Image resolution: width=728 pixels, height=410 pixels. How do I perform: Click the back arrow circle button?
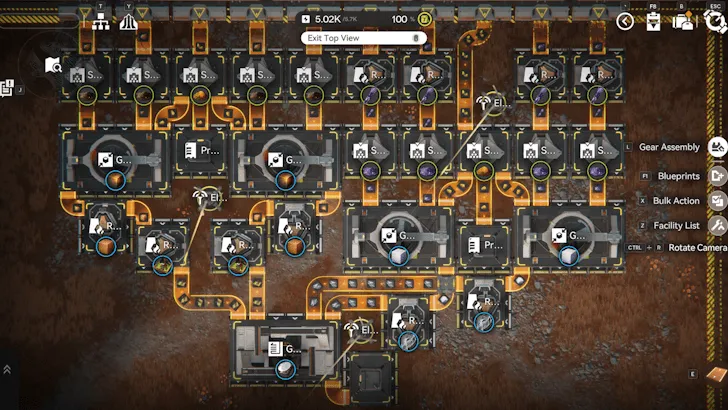[626, 21]
